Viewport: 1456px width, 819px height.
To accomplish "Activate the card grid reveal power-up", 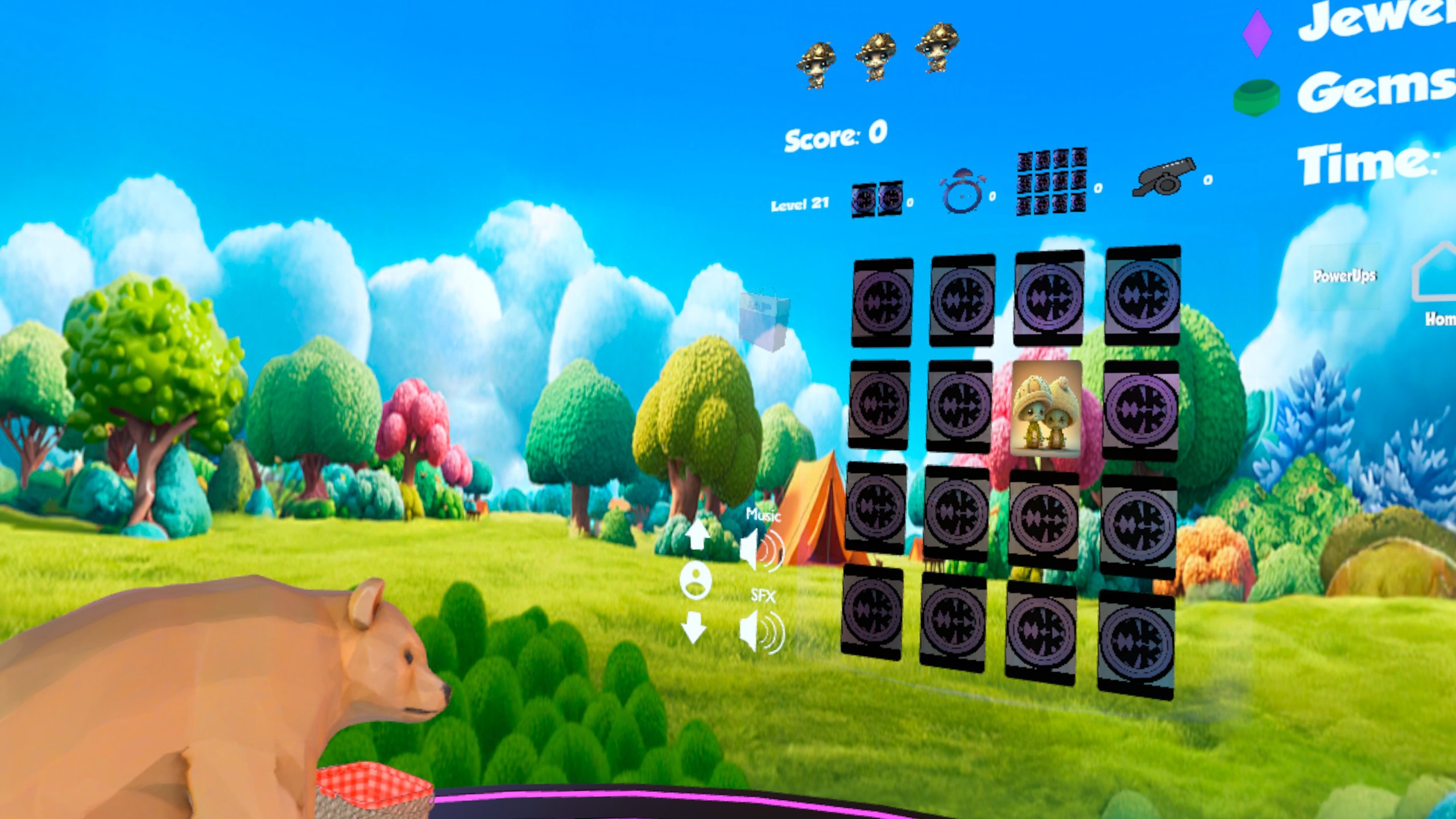I will pyautogui.click(x=1052, y=181).
